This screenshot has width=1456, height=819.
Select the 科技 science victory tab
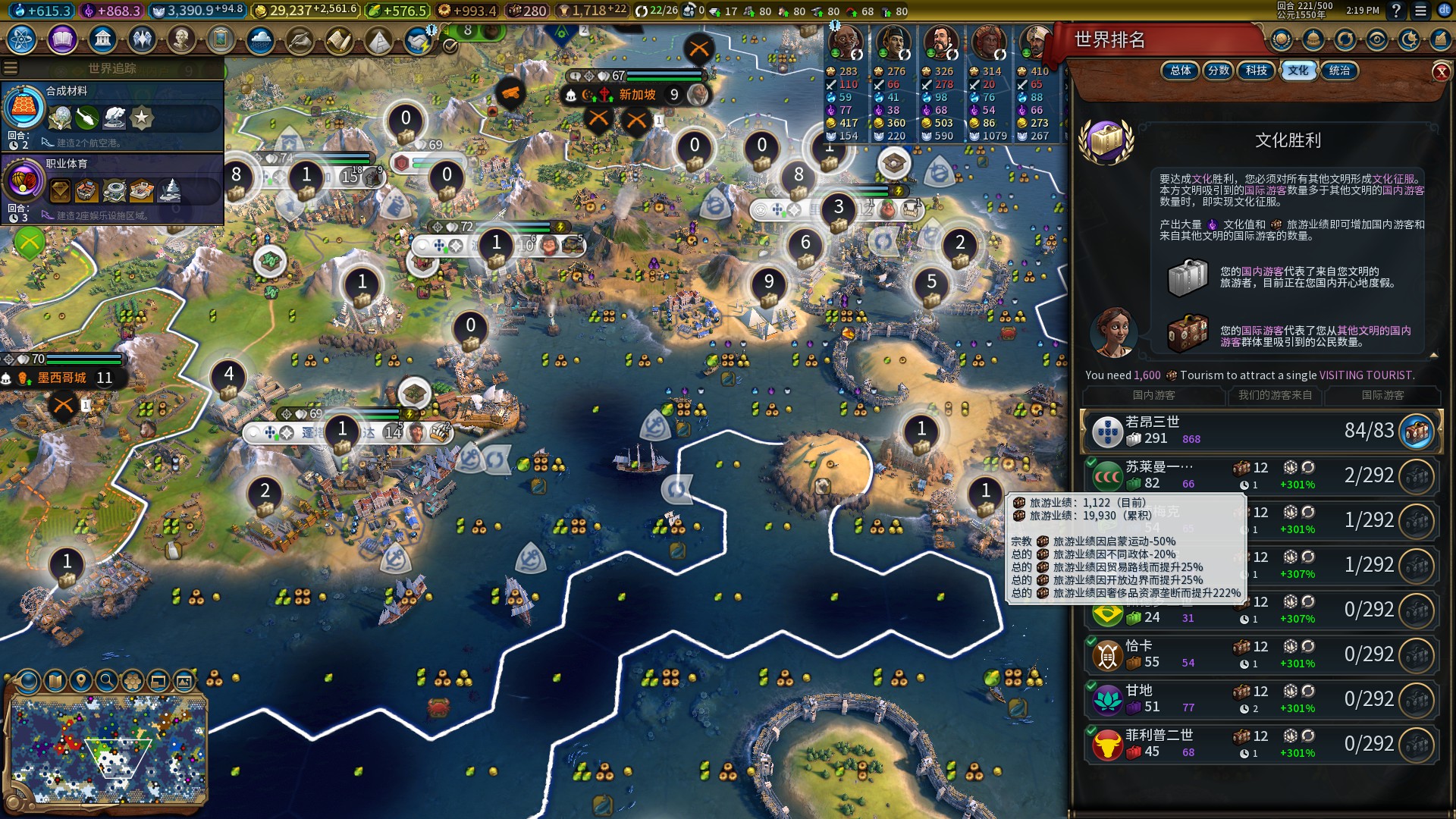pos(1257,71)
